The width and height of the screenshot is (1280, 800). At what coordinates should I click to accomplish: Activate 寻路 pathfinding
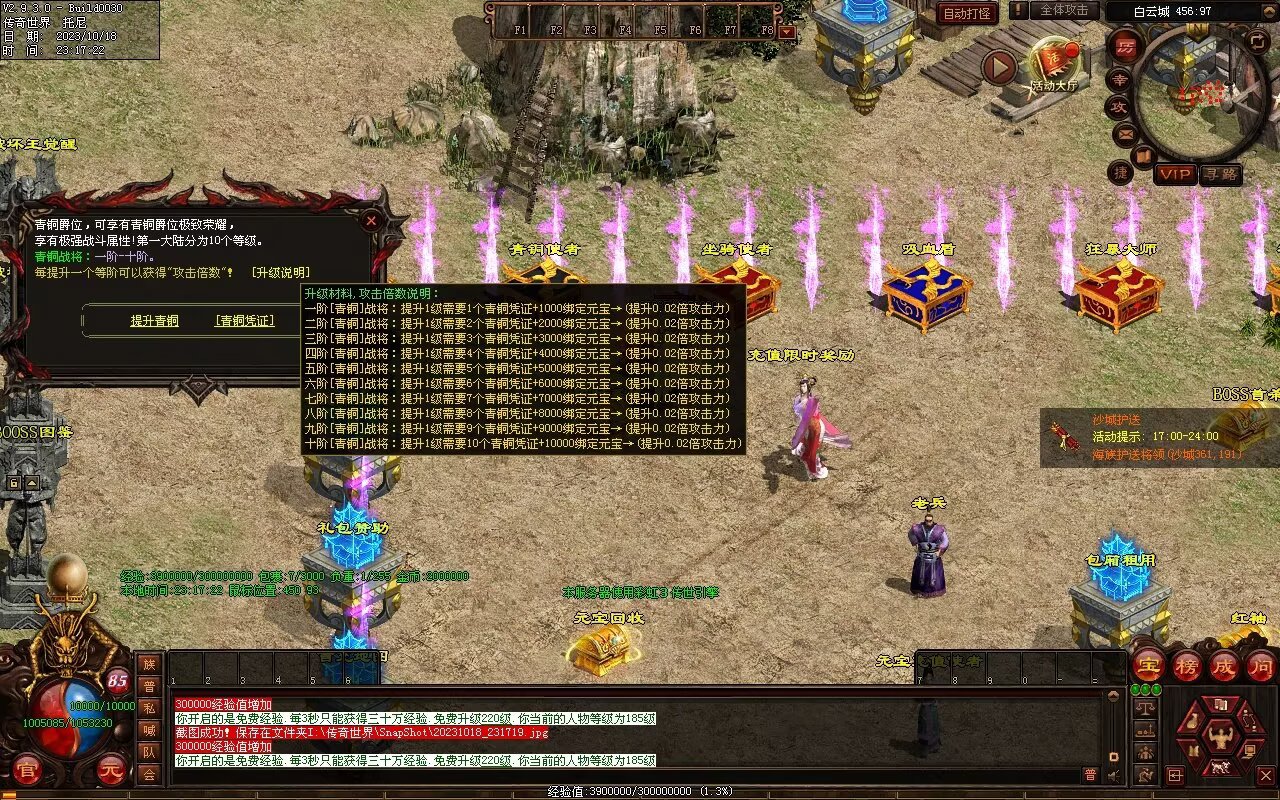click(x=1220, y=174)
